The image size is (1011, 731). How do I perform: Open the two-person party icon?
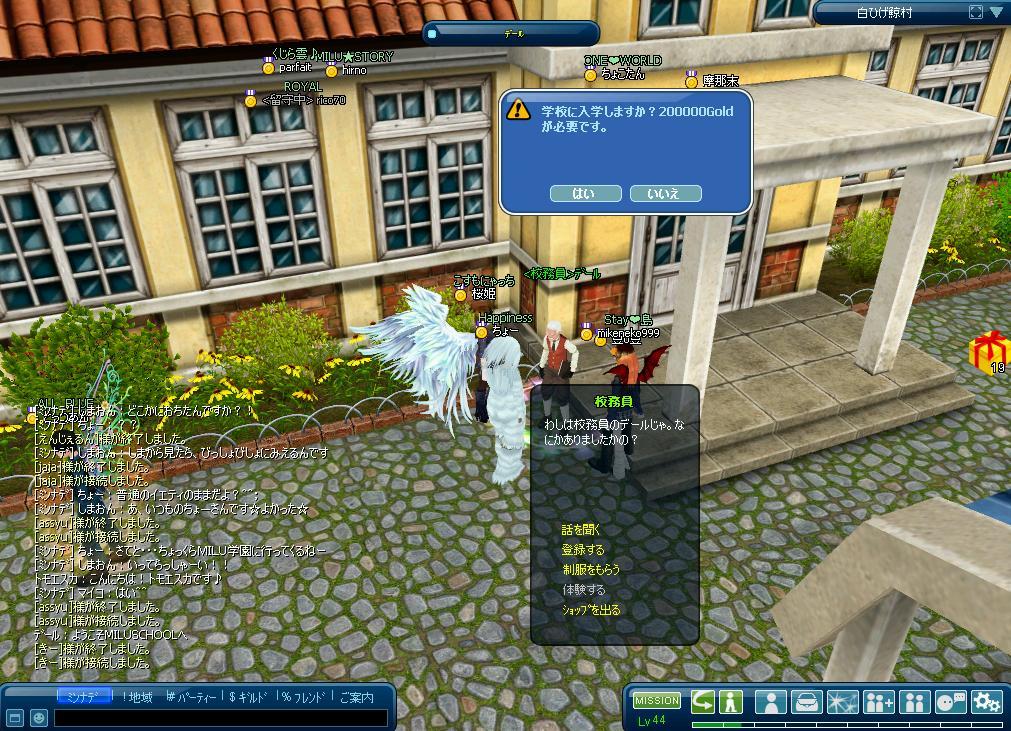tap(915, 702)
